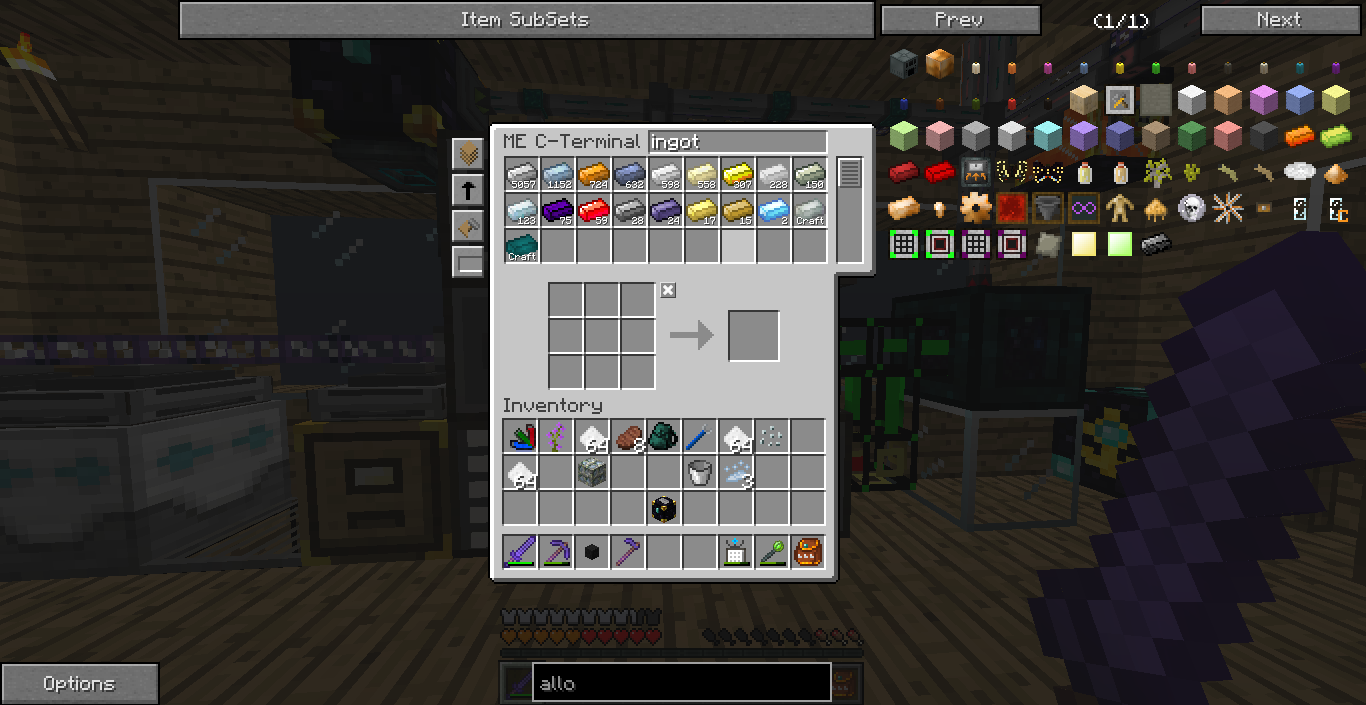Select the skull item in the item list
The width and height of the screenshot is (1366, 705).
pyautogui.click(x=1190, y=208)
